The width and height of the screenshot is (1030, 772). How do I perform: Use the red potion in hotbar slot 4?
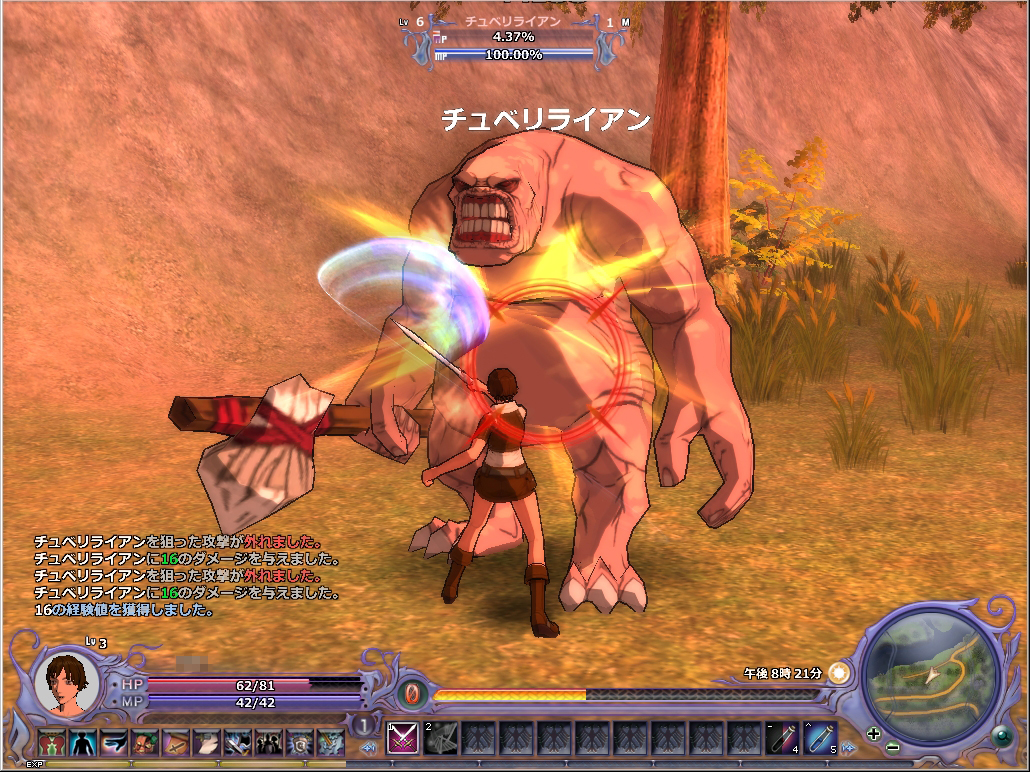point(783,739)
